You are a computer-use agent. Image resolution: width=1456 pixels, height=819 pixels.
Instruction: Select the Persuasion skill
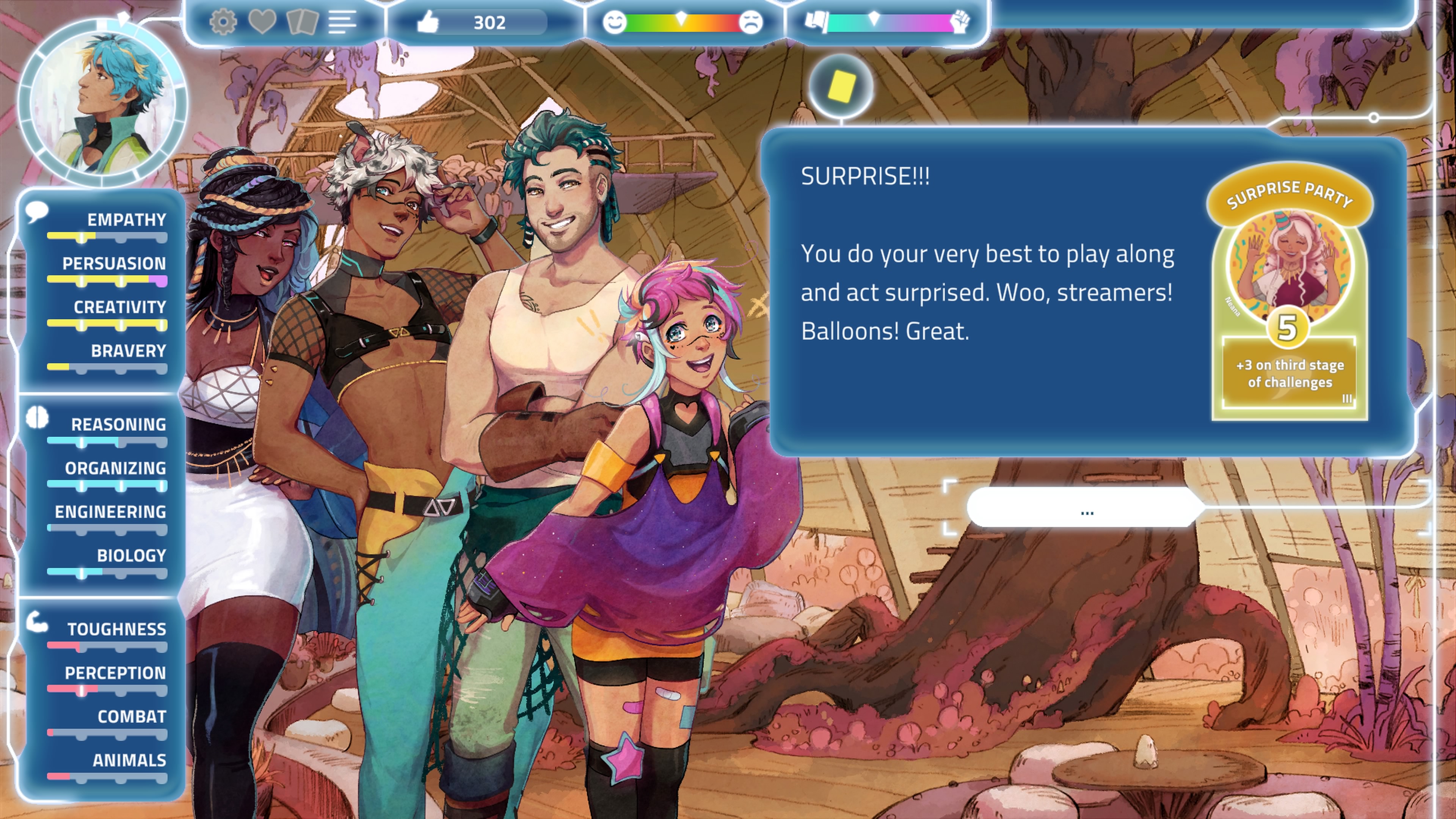coord(114,264)
